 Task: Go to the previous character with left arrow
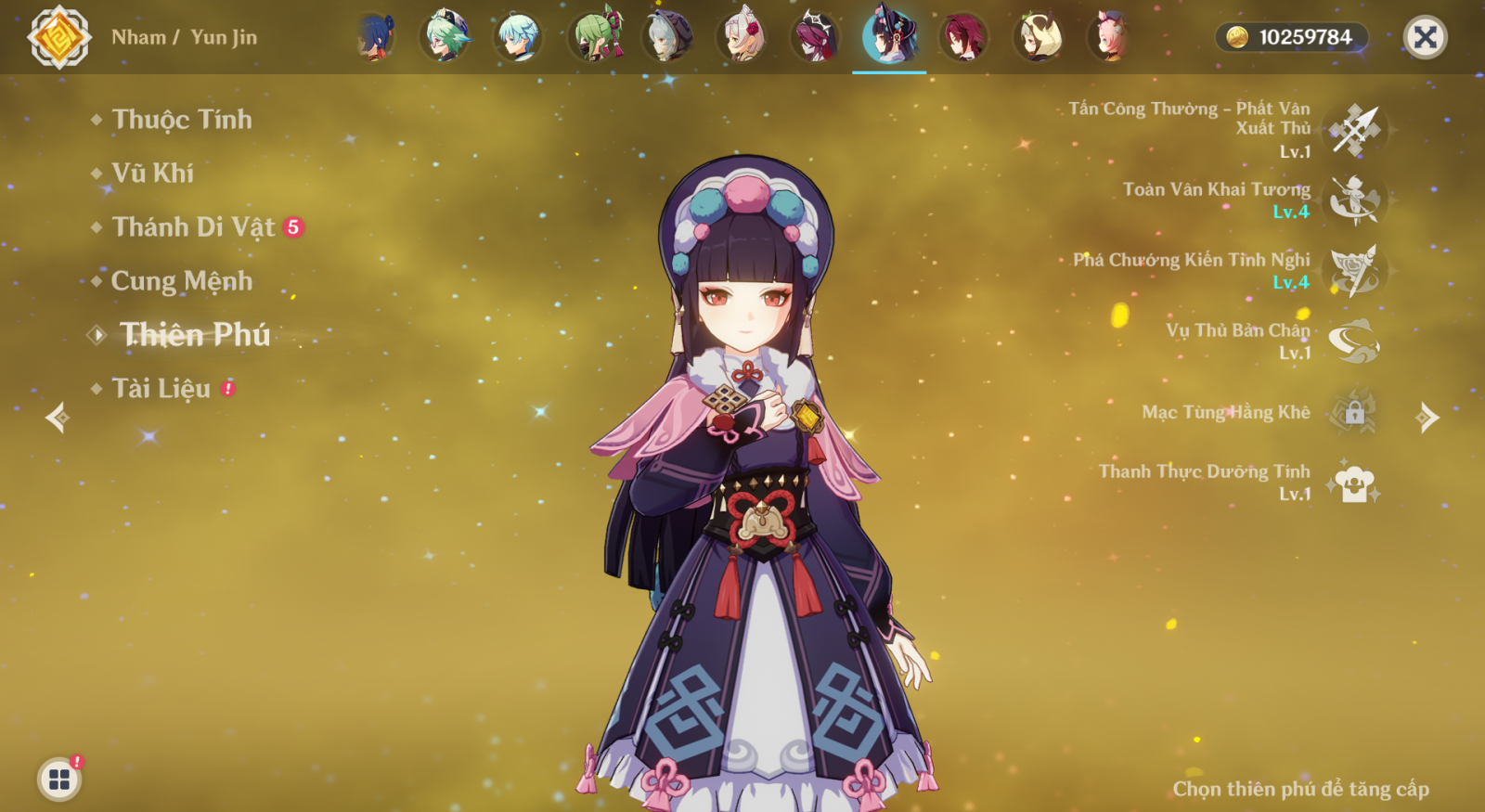click(58, 418)
